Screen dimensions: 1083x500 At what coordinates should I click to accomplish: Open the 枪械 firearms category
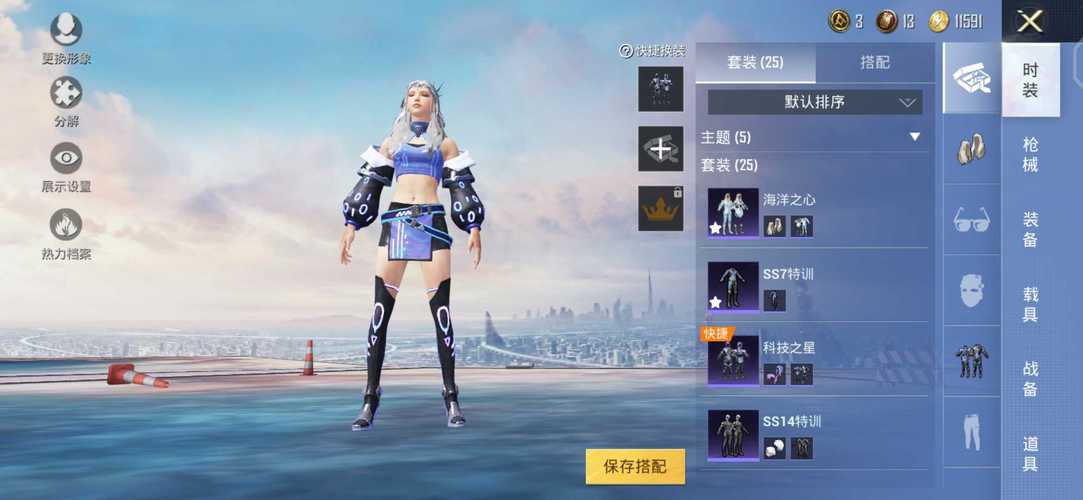coord(1030,155)
